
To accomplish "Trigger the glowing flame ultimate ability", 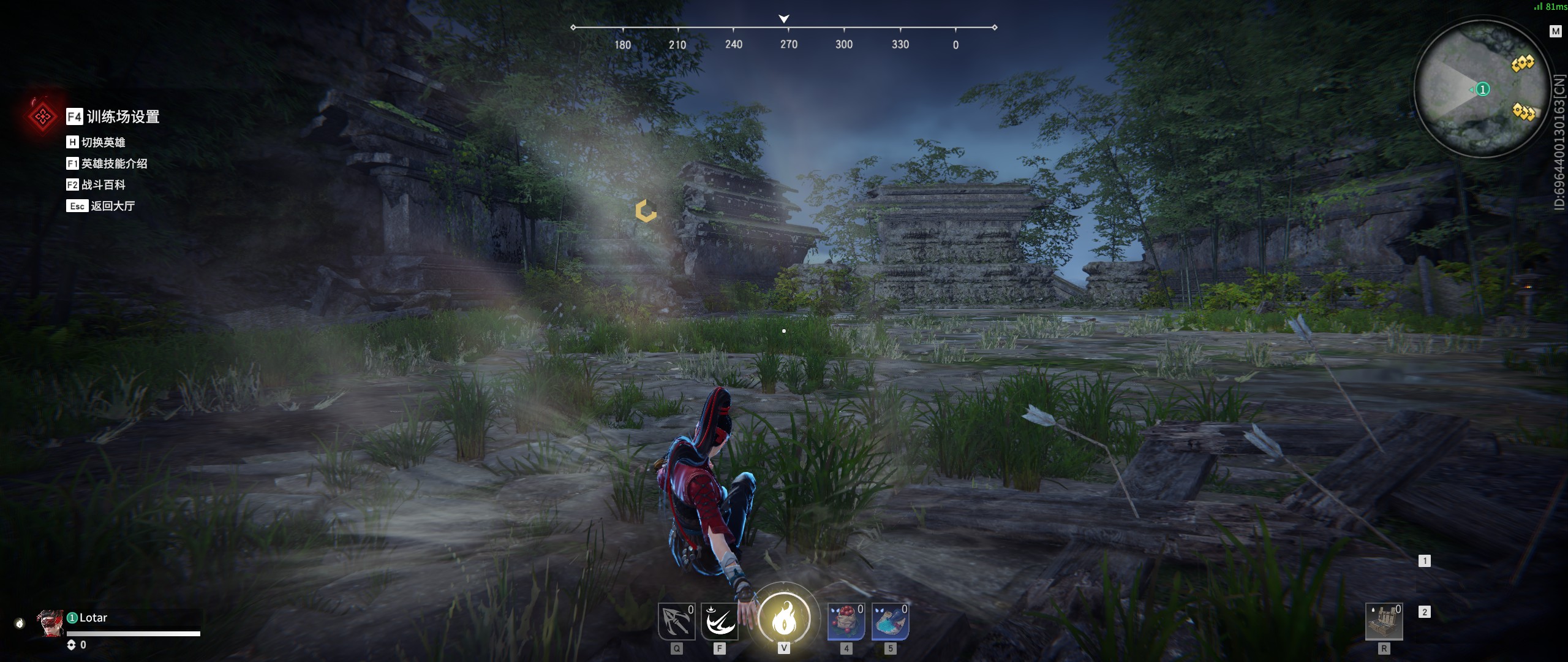I will click(784, 619).
